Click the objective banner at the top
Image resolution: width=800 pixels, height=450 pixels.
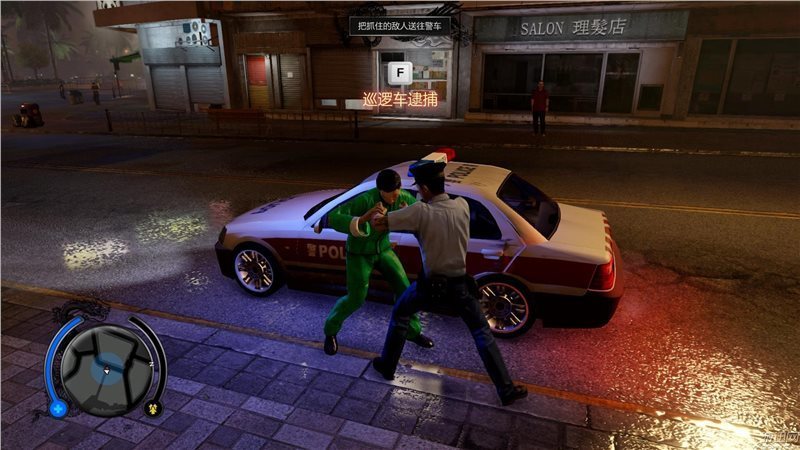(x=399, y=25)
